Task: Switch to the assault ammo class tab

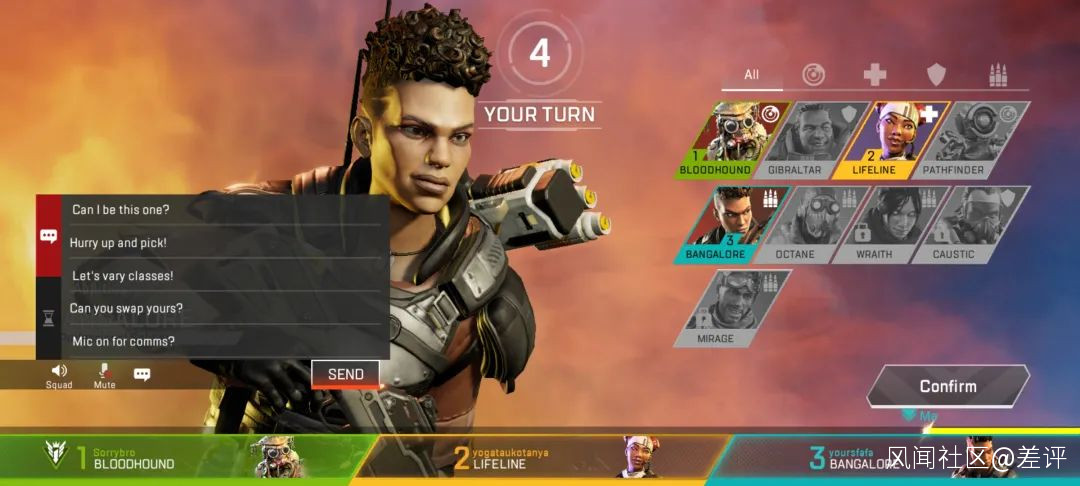Action: [x=997, y=75]
